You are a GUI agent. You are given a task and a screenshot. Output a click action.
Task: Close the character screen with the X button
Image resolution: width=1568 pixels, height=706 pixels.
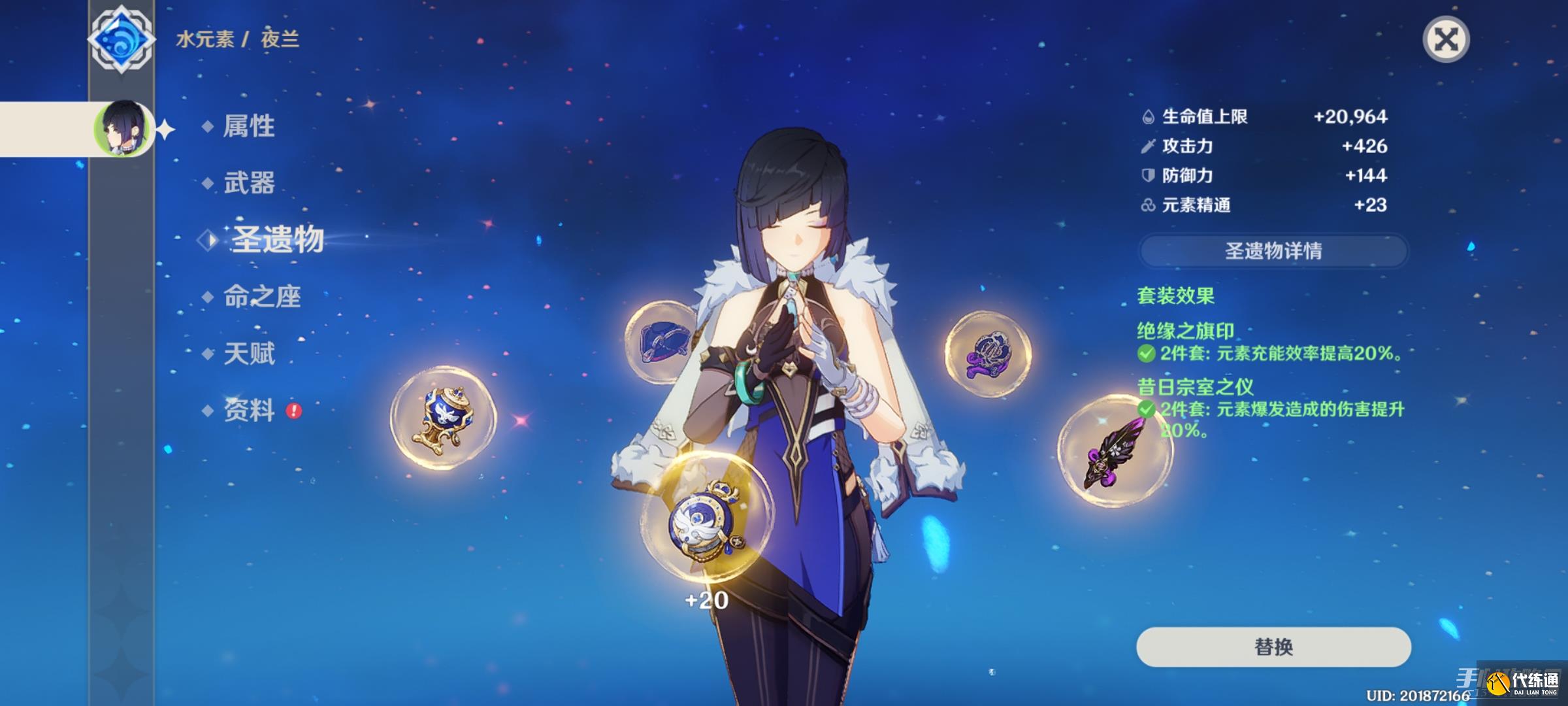coord(1445,40)
